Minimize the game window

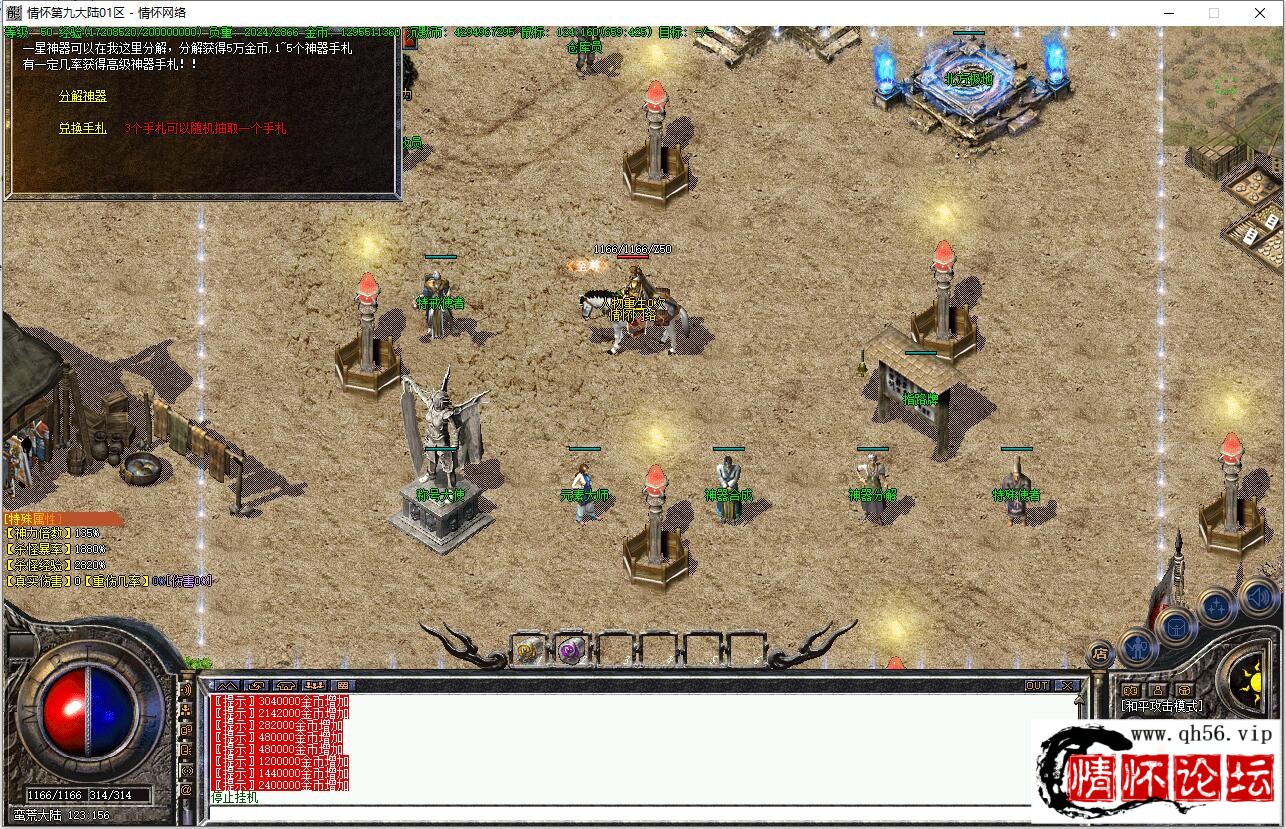point(1167,13)
